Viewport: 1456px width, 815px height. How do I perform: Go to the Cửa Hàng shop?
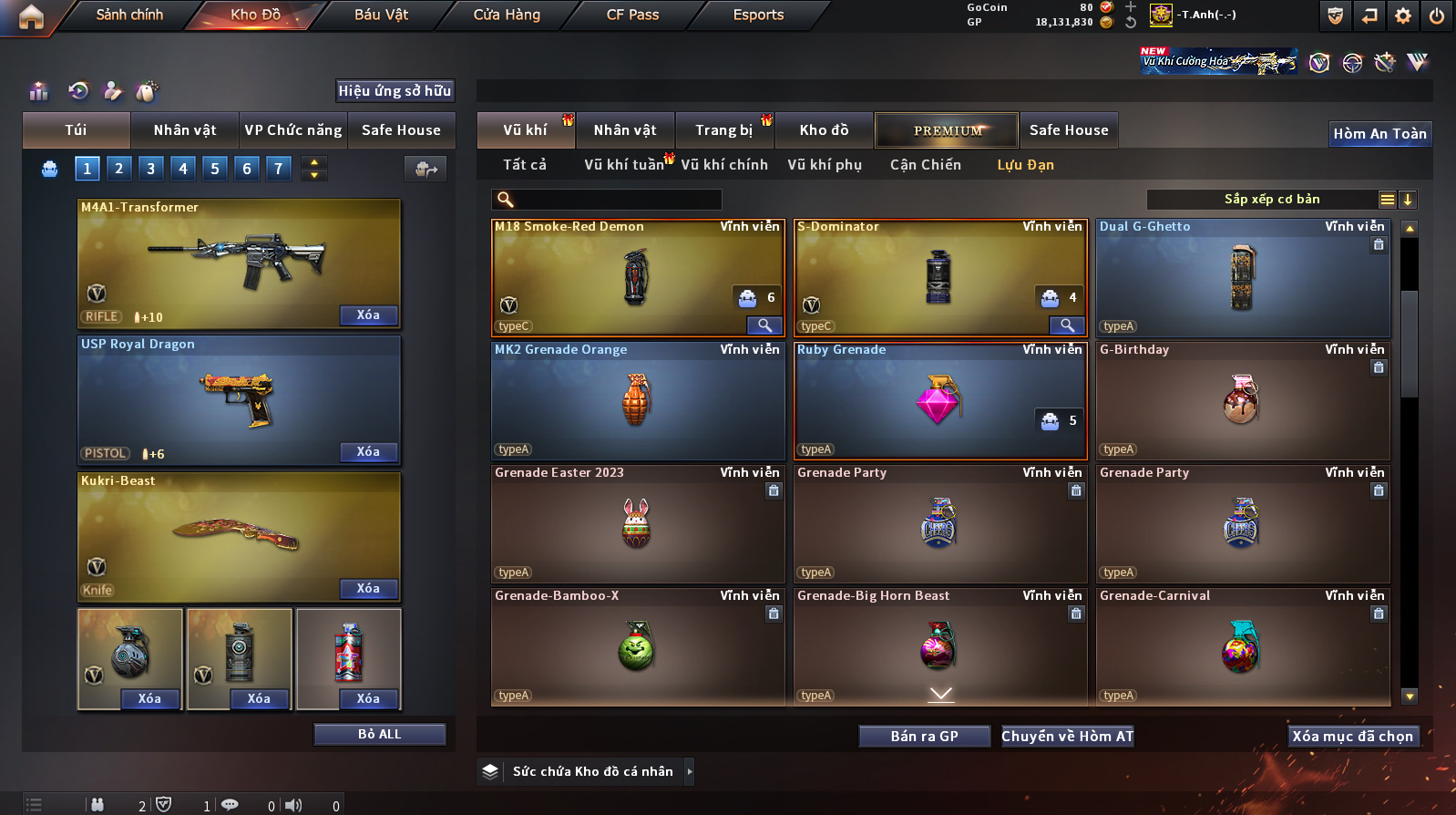tap(507, 15)
